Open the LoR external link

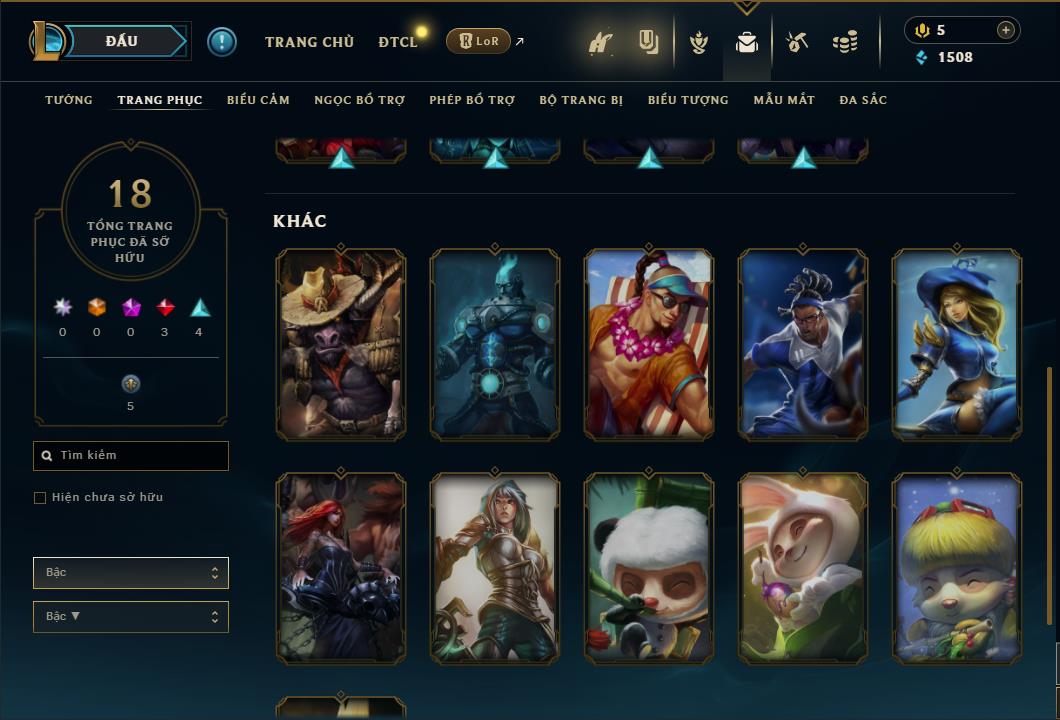point(479,41)
